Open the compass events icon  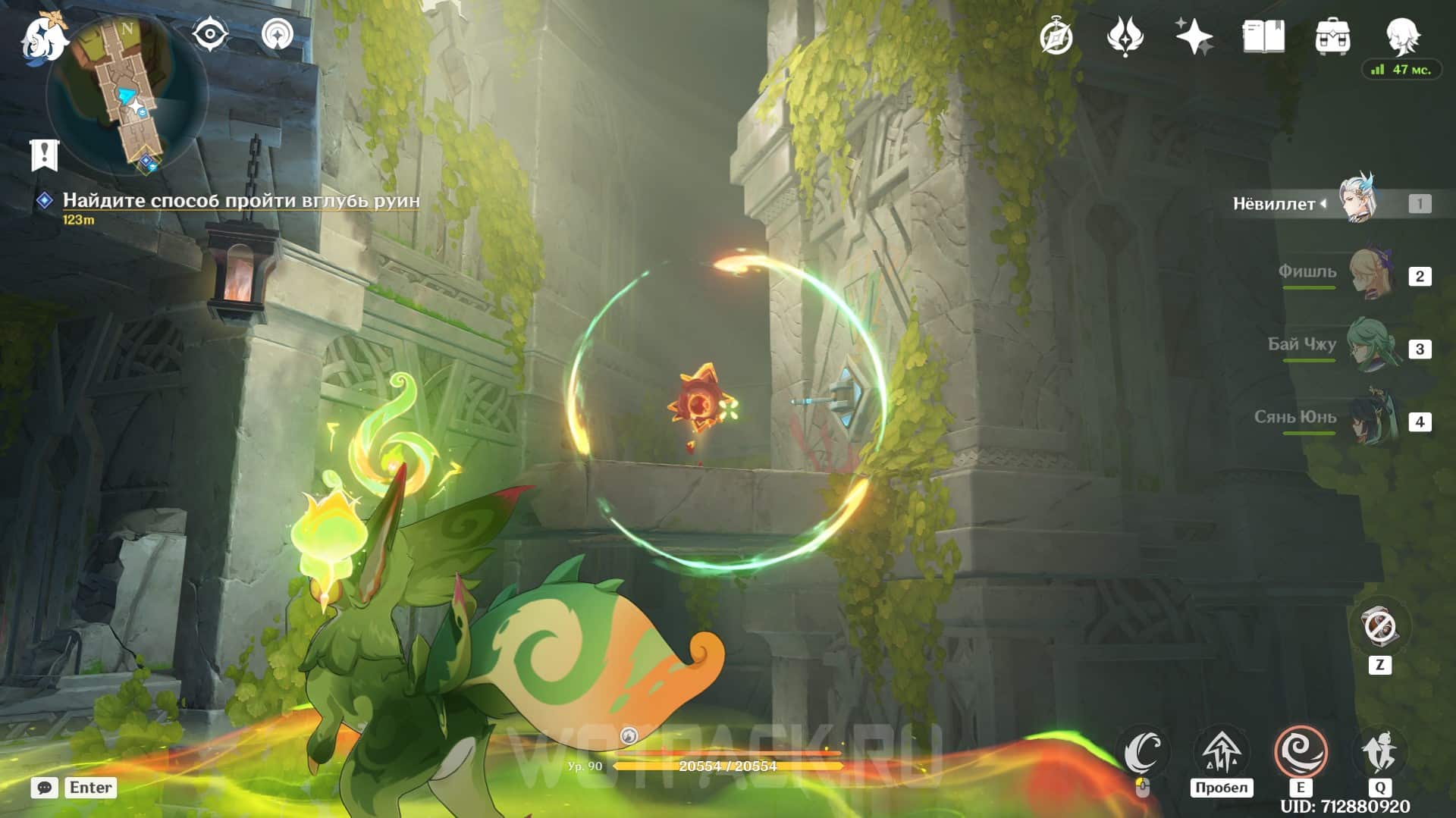(x=1056, y=36)
